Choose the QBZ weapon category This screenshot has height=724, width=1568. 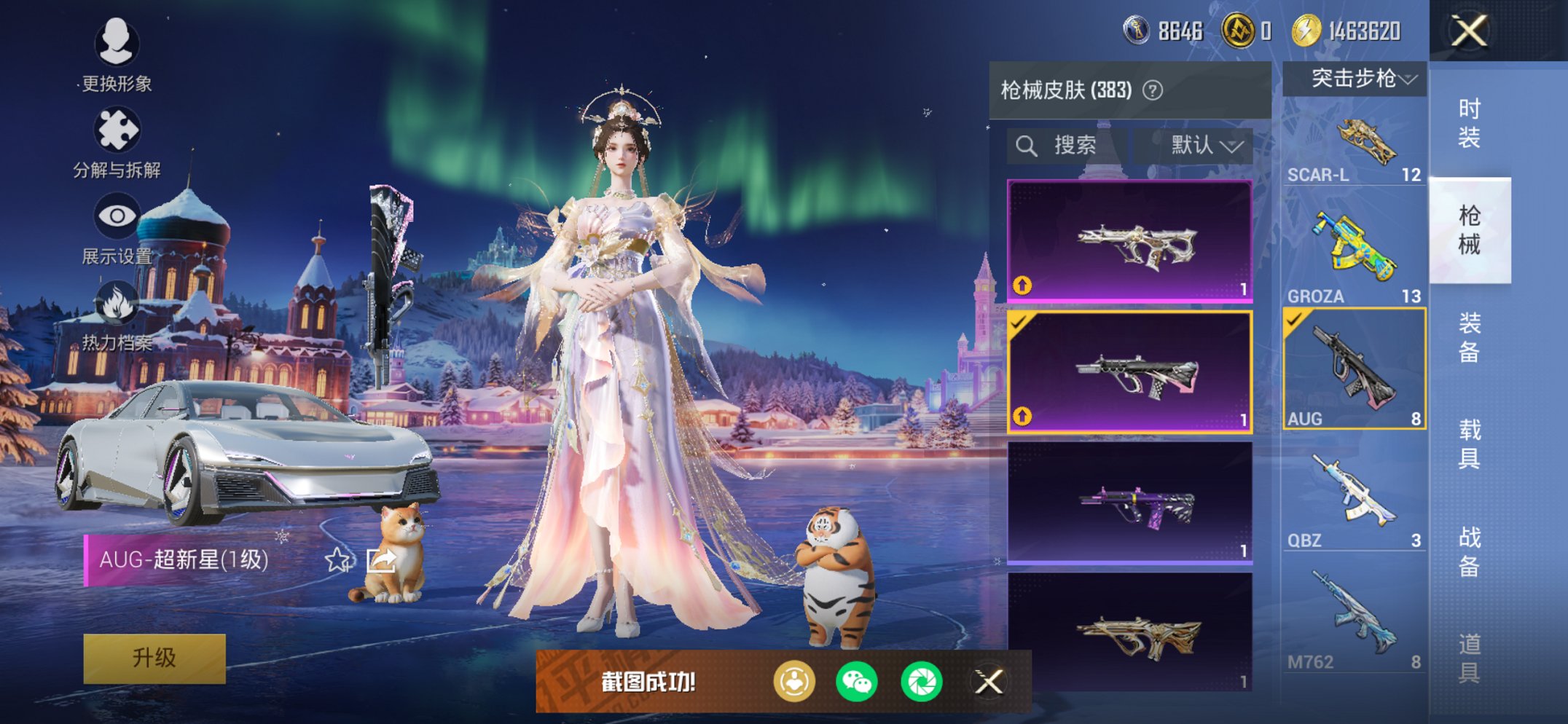tap(1355, 500)
